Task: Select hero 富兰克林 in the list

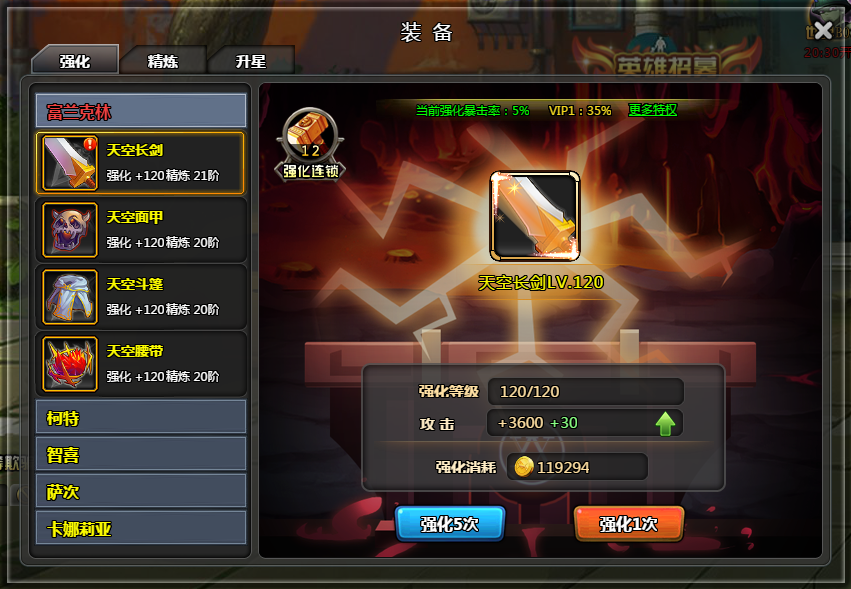Action: (141, 111)
